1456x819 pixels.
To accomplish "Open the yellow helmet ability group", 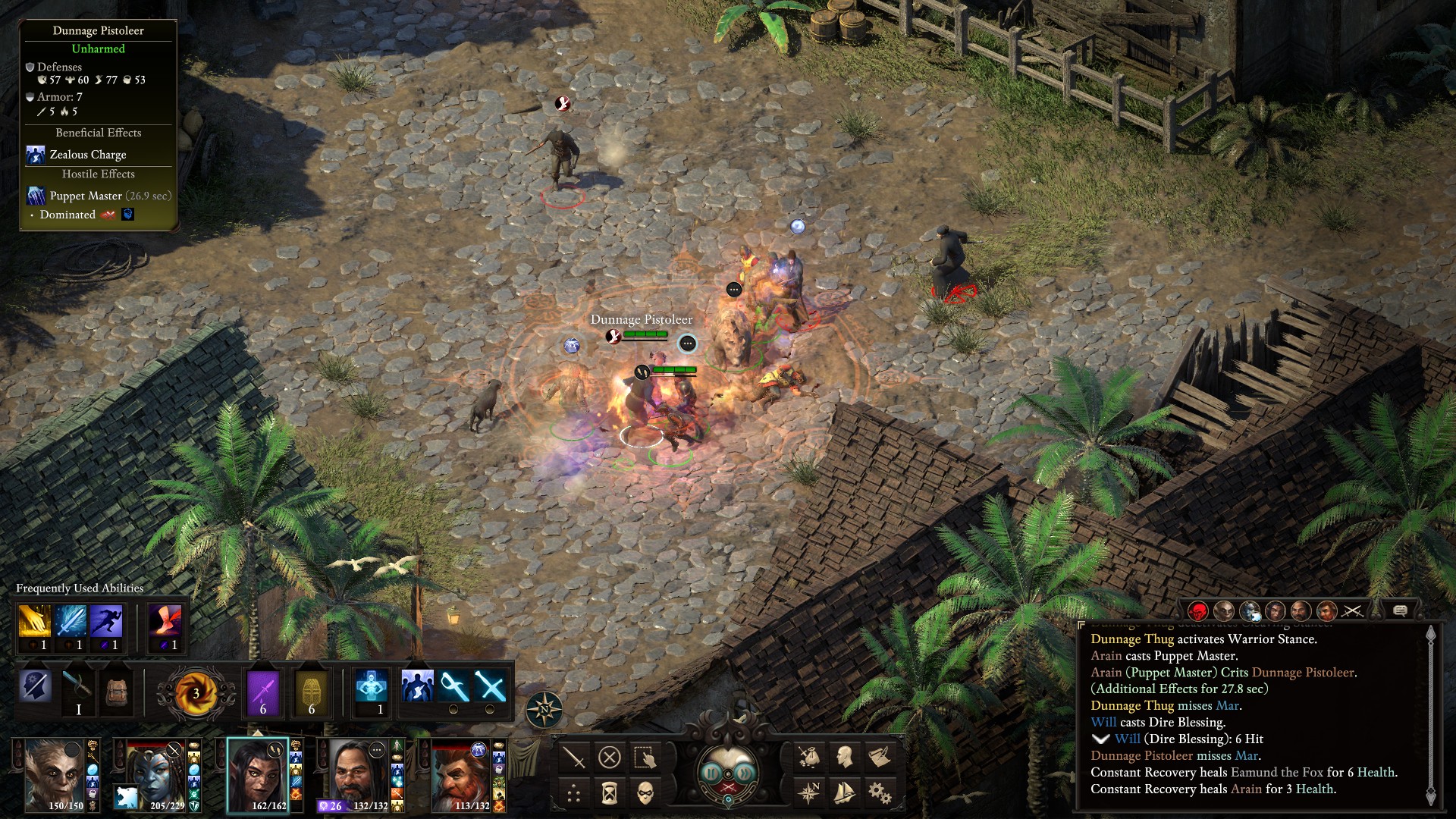I will [312, 692].
